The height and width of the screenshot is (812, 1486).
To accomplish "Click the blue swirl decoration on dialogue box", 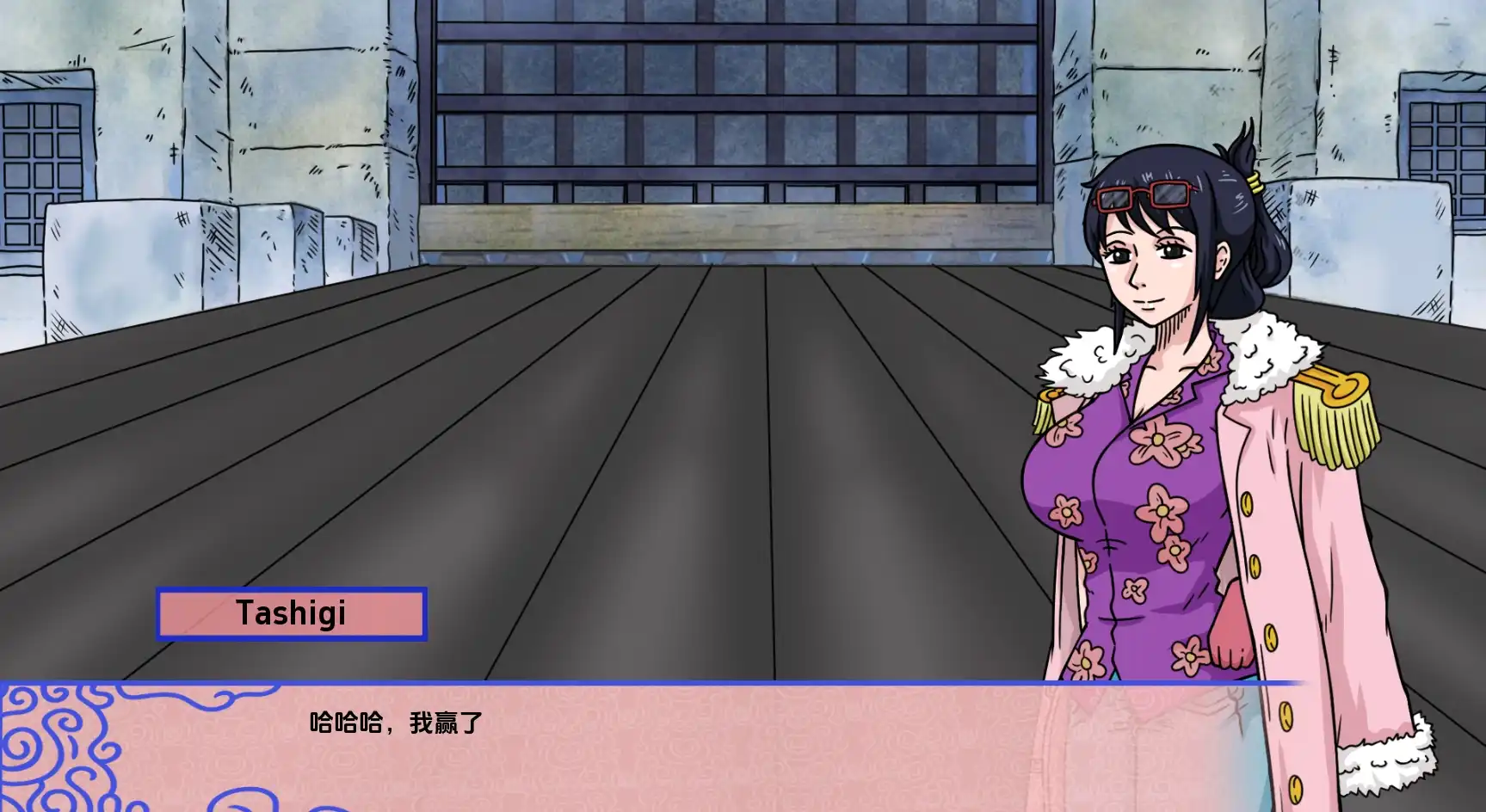I will pyautogui.click(x=77, y=748).
